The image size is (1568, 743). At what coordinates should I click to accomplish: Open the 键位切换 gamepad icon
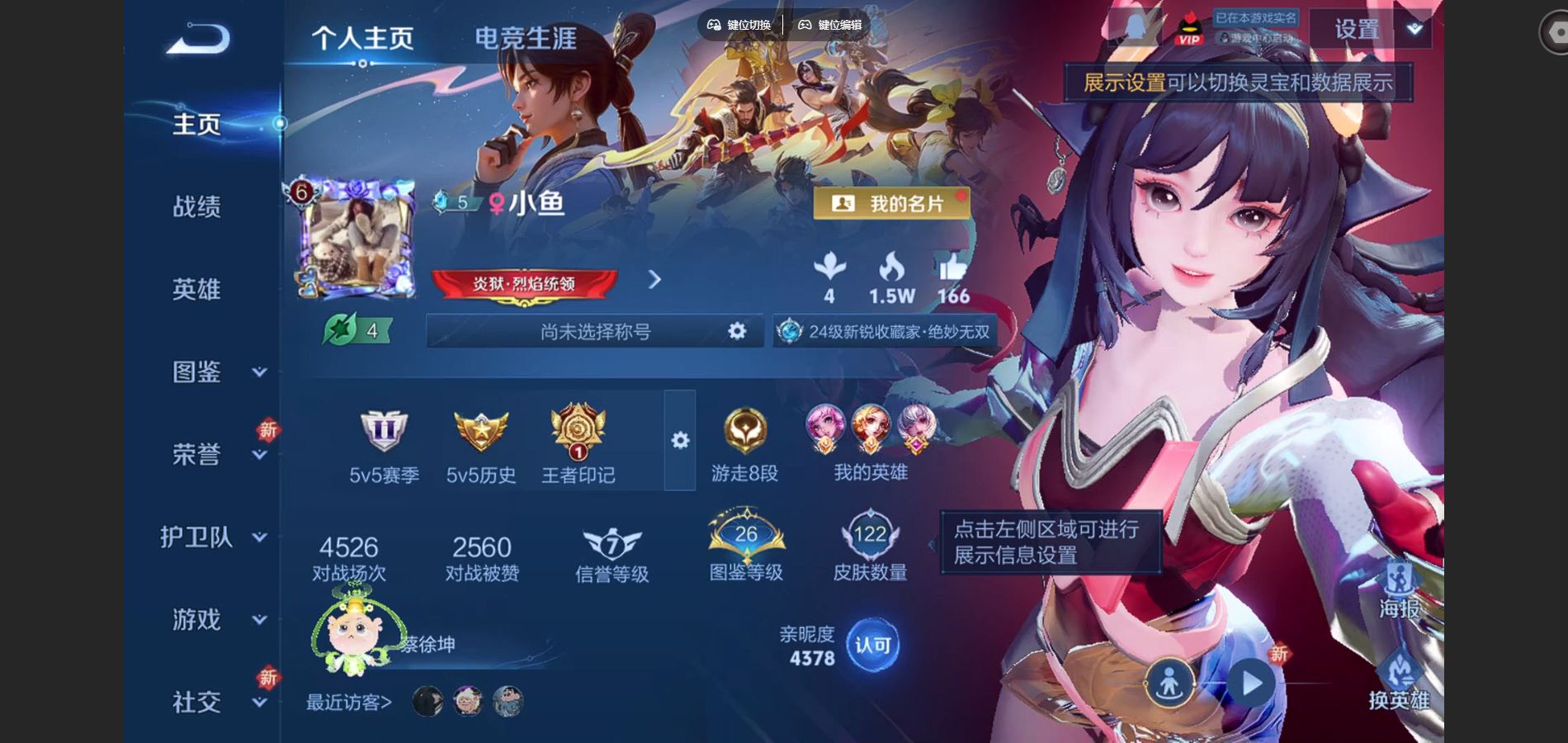coord(716,25)
